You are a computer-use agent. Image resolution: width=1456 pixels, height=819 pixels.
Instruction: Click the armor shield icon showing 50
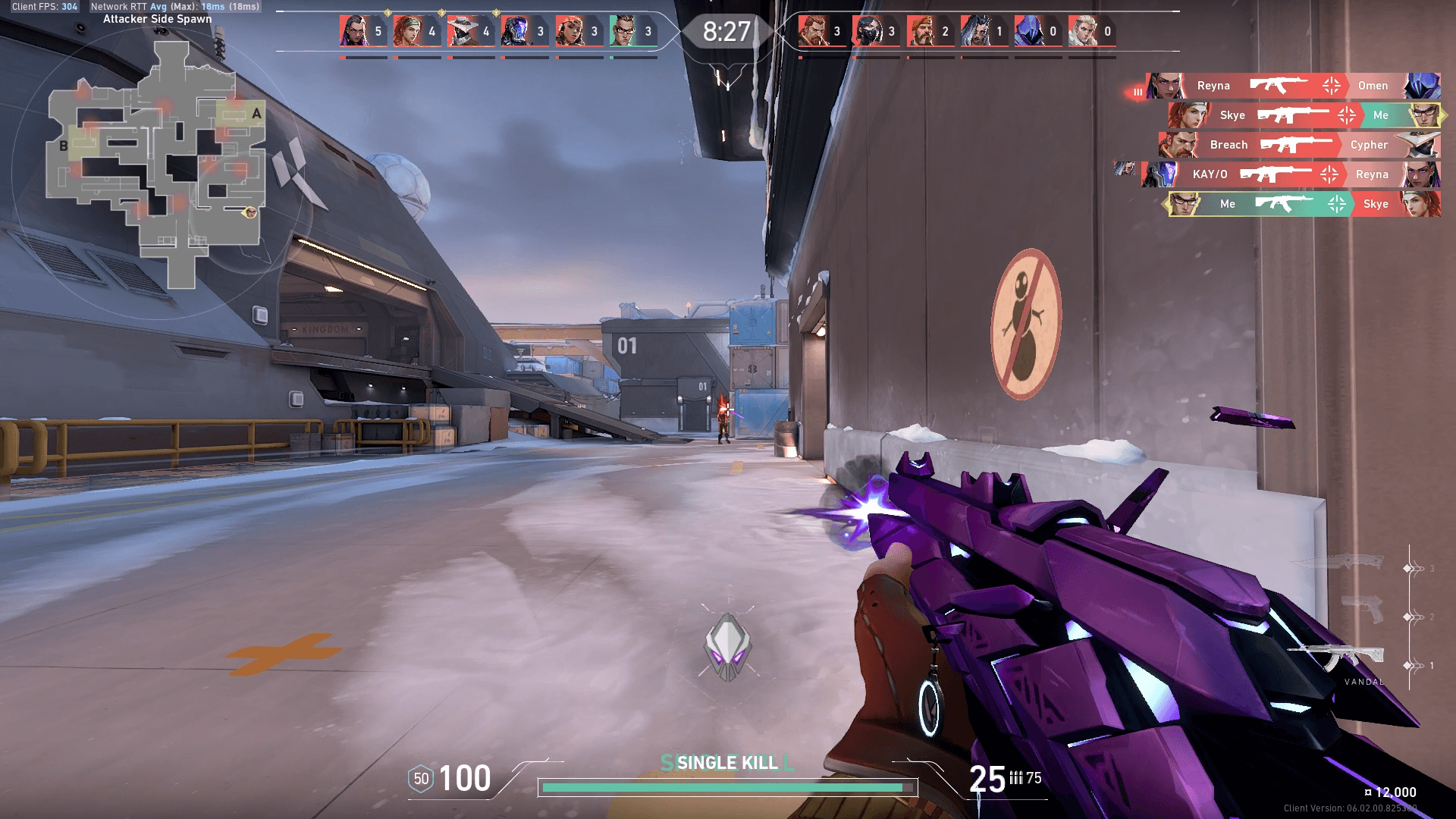(421, 779)
